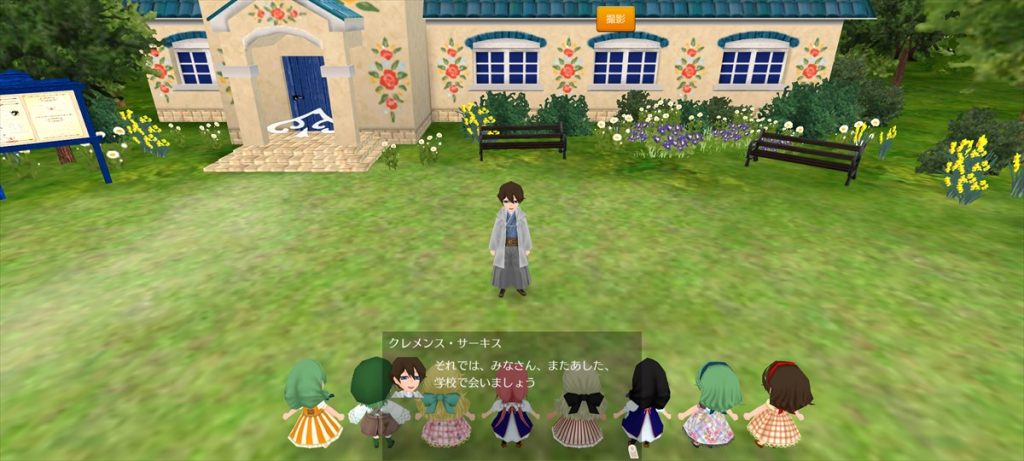Tap the orange 撮影 photo button
This screenshot has width=1024, height=461.
[615, 19]
